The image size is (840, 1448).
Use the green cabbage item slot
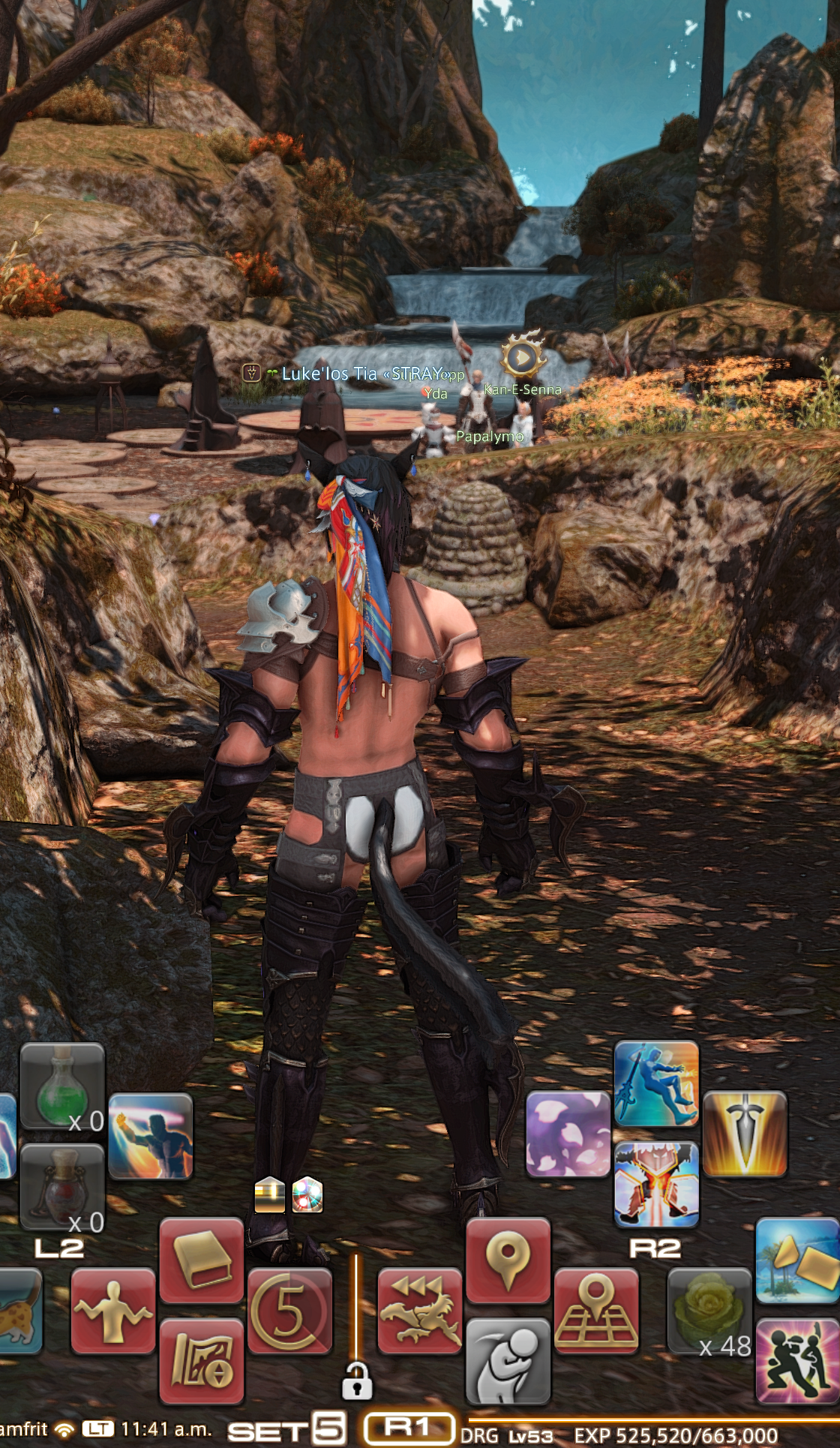(x=709, y=1311)
